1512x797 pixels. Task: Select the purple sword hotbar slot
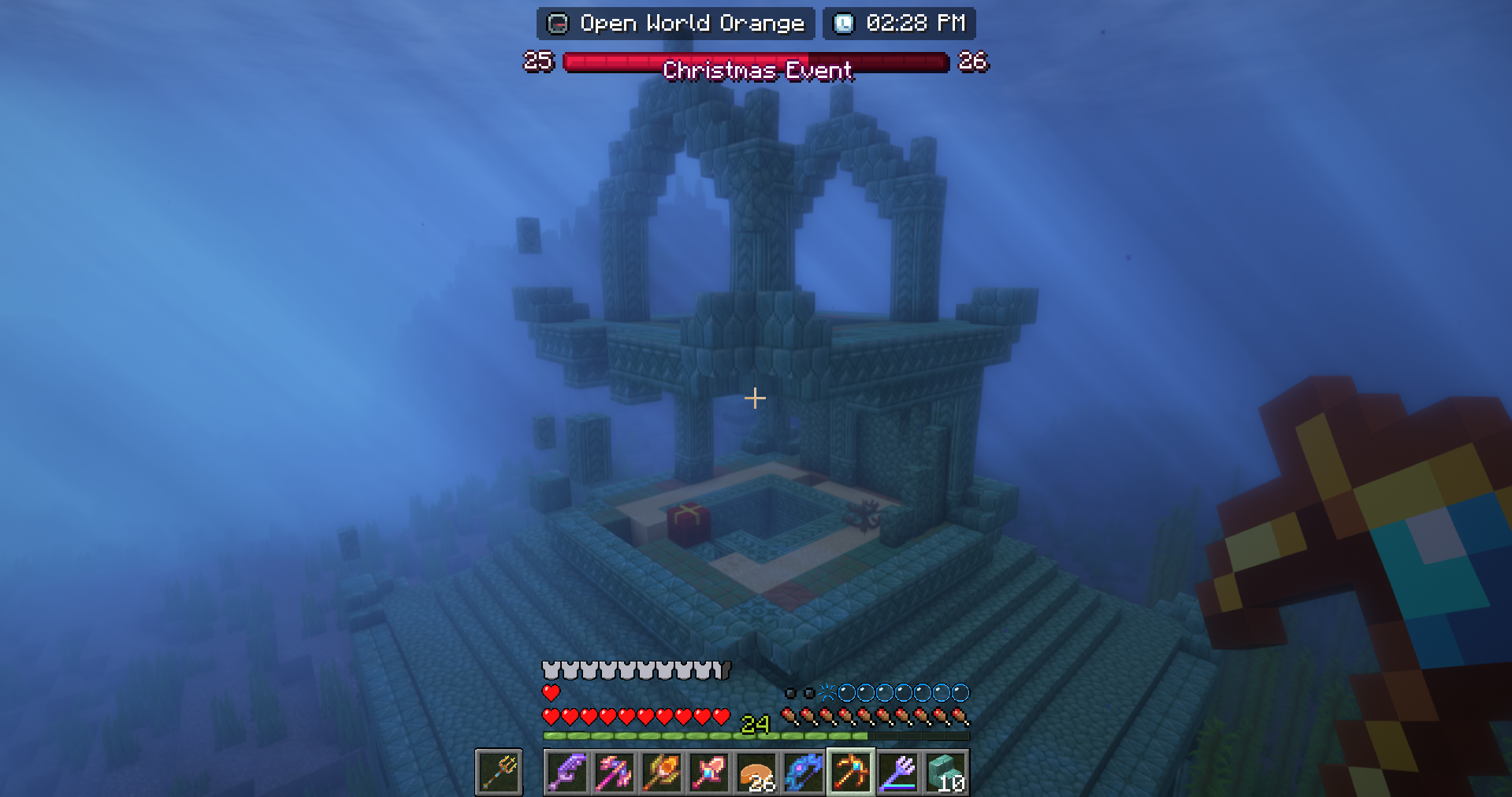(567, 773)
